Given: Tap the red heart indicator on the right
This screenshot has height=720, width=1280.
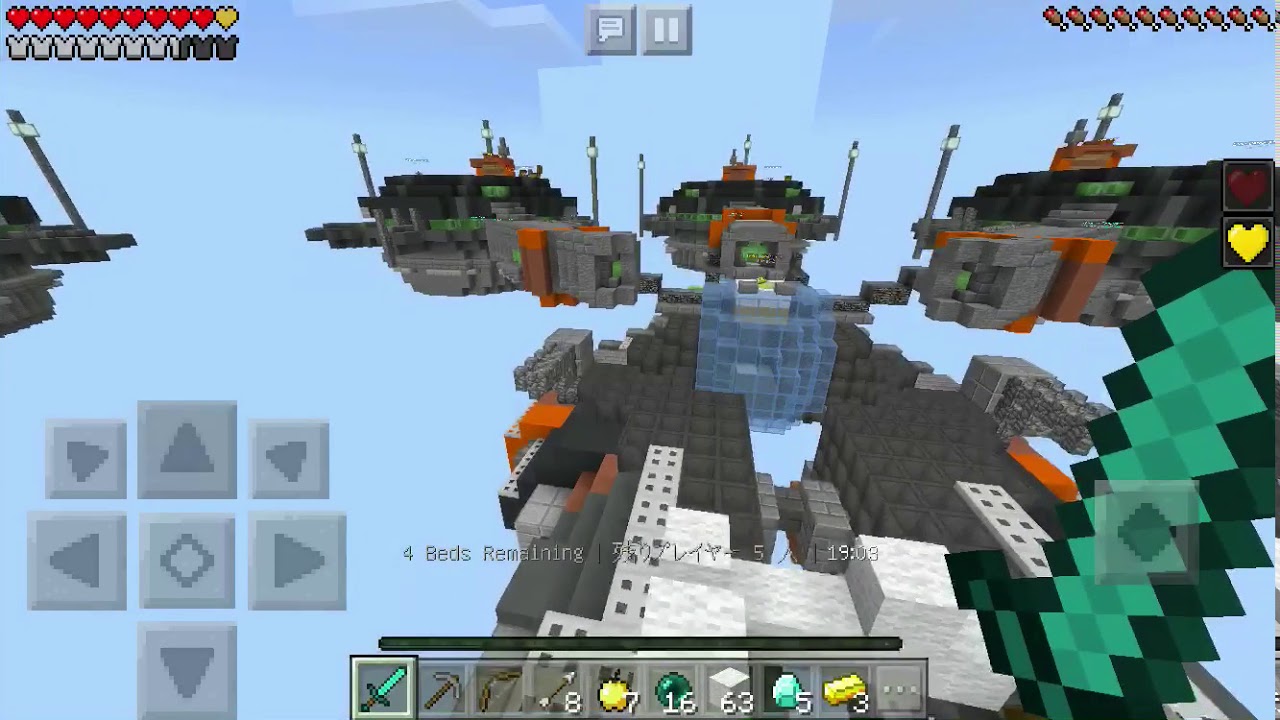Looking at the screenshot, I should pos(1247,186).
